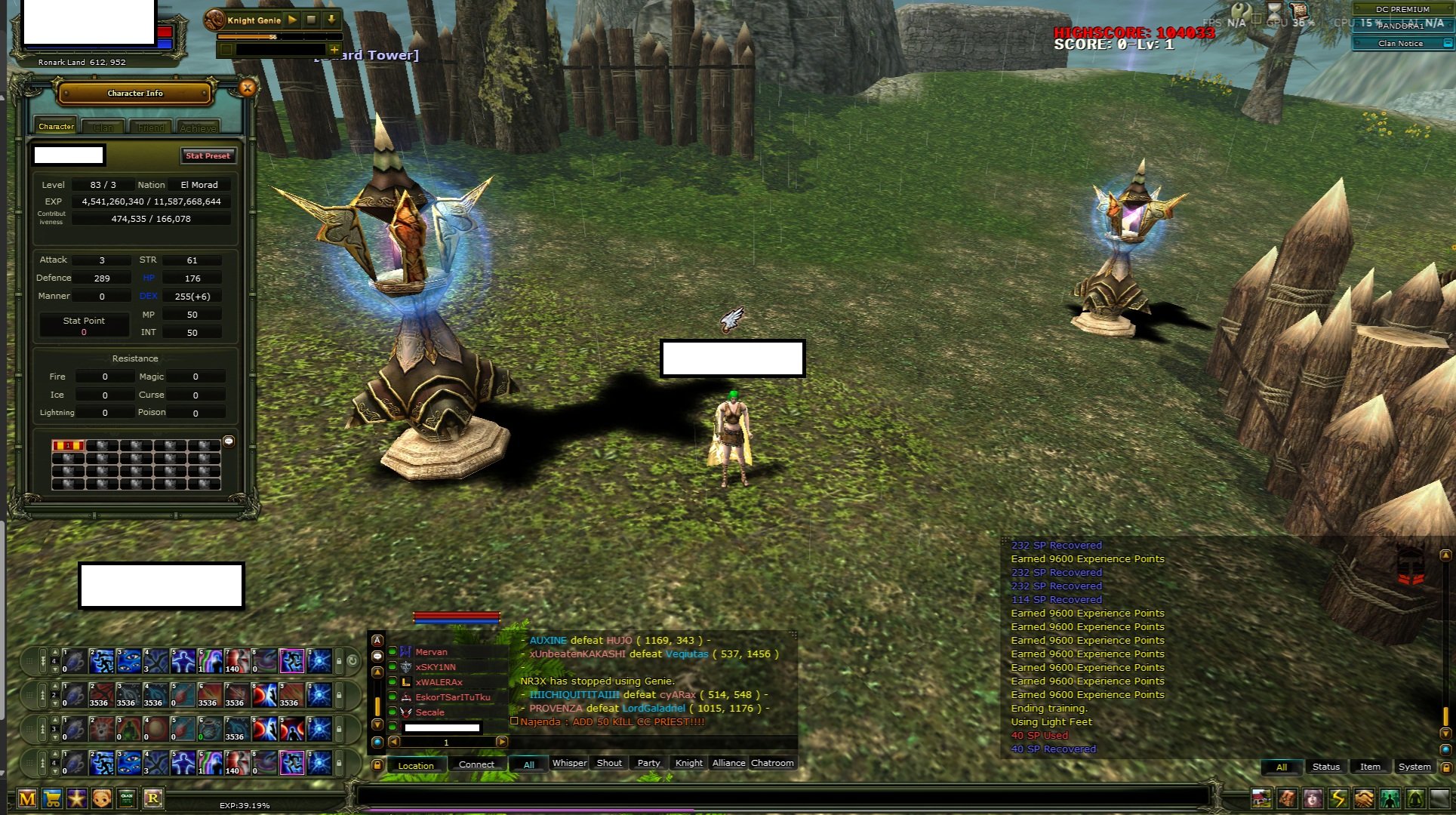Click the chat scrollbar slider
The width and height of the screenshot is (1456, 815).
377,706
